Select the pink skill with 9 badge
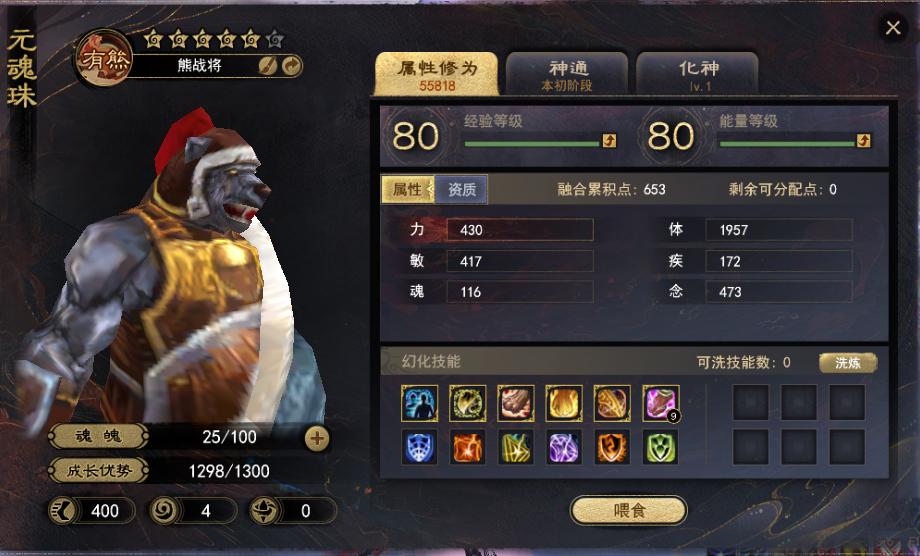Screen dimensions: 920x556 (661, 403)
